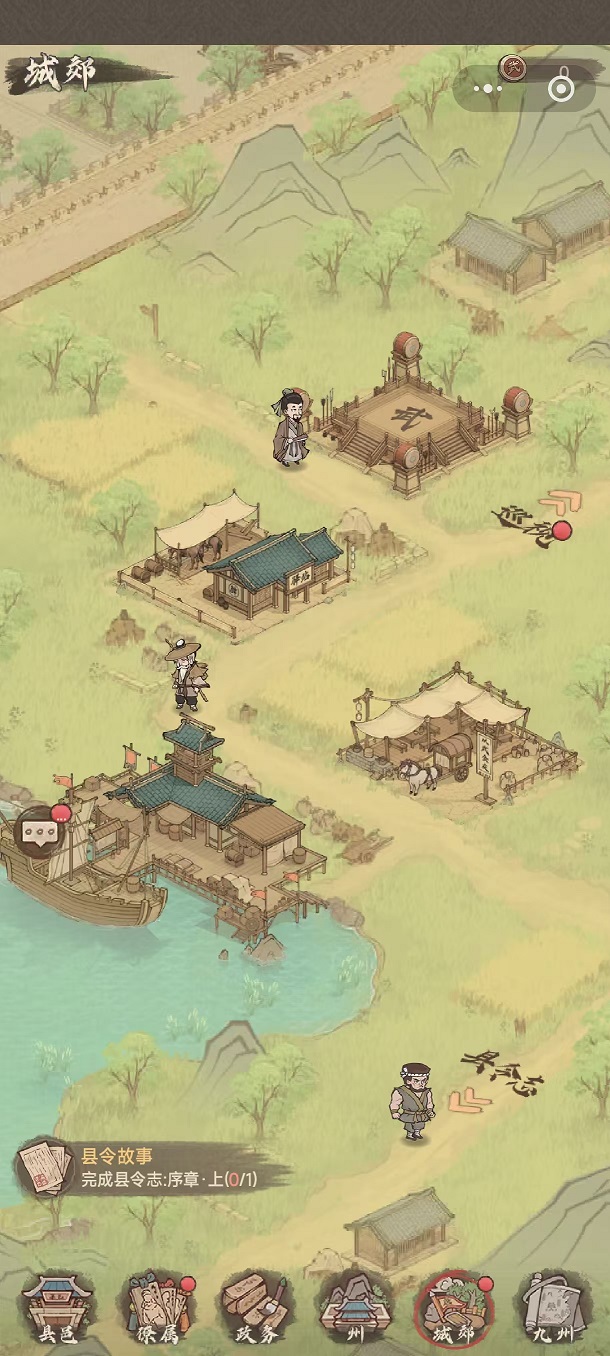The height and width of the screenshot is (1356, 610).
Task: Select the 城郊 suburbs tab
Action: [x=452, y=1307]
